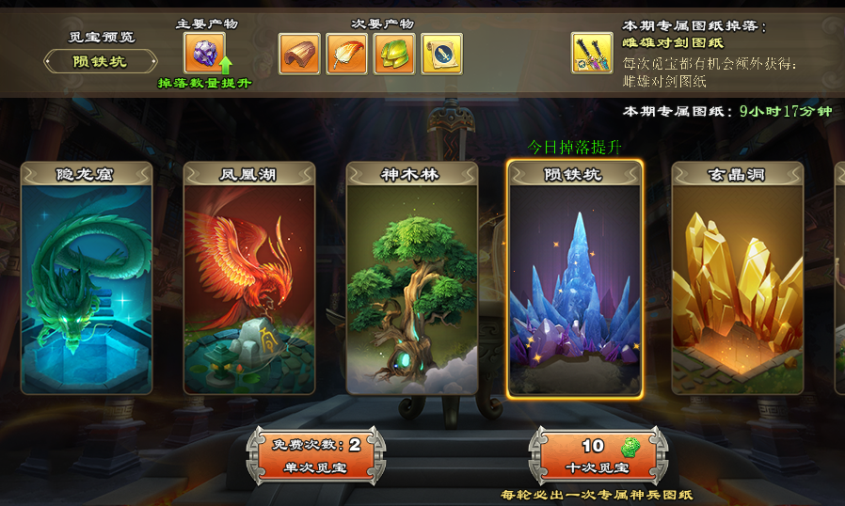Use the 单次觅宝 single search button
845x506 pixels.
coord(315,456)
